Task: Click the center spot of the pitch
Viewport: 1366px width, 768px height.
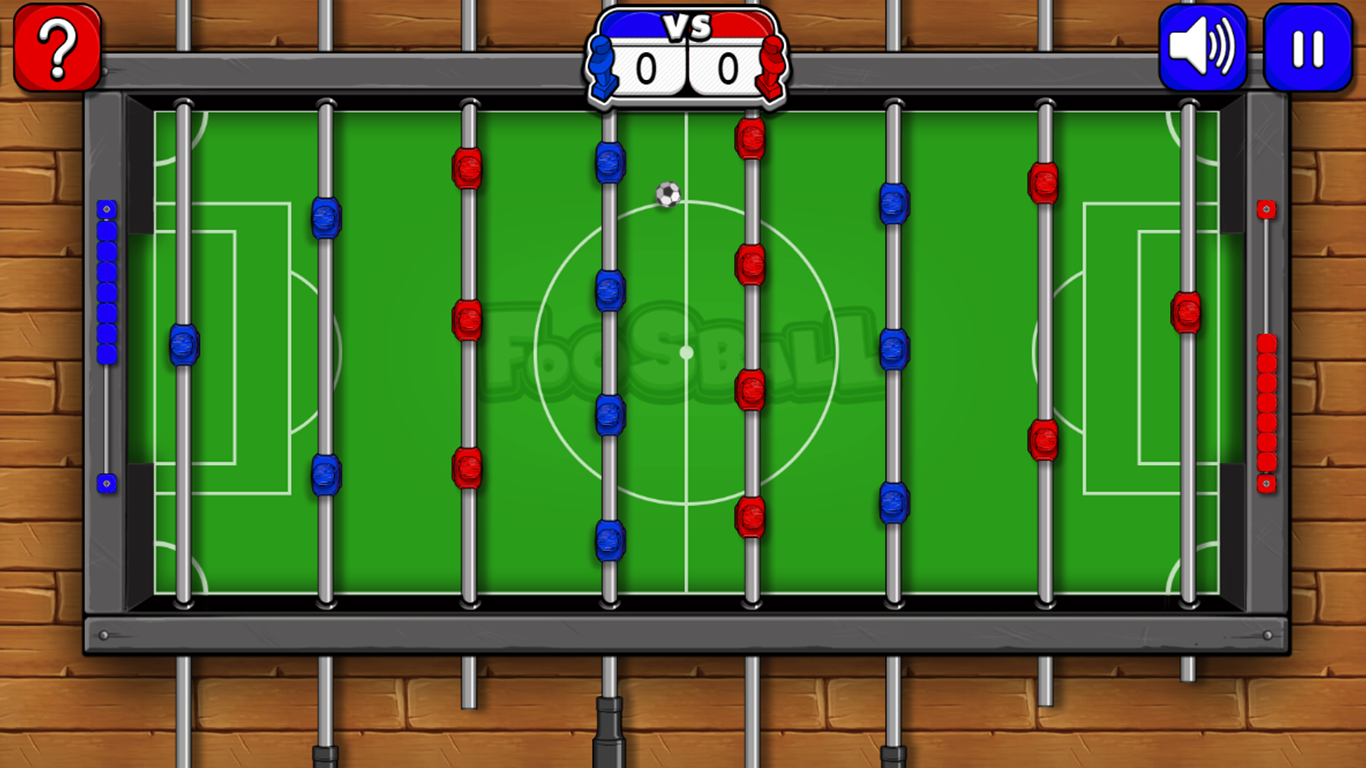Action: (685, 350)
